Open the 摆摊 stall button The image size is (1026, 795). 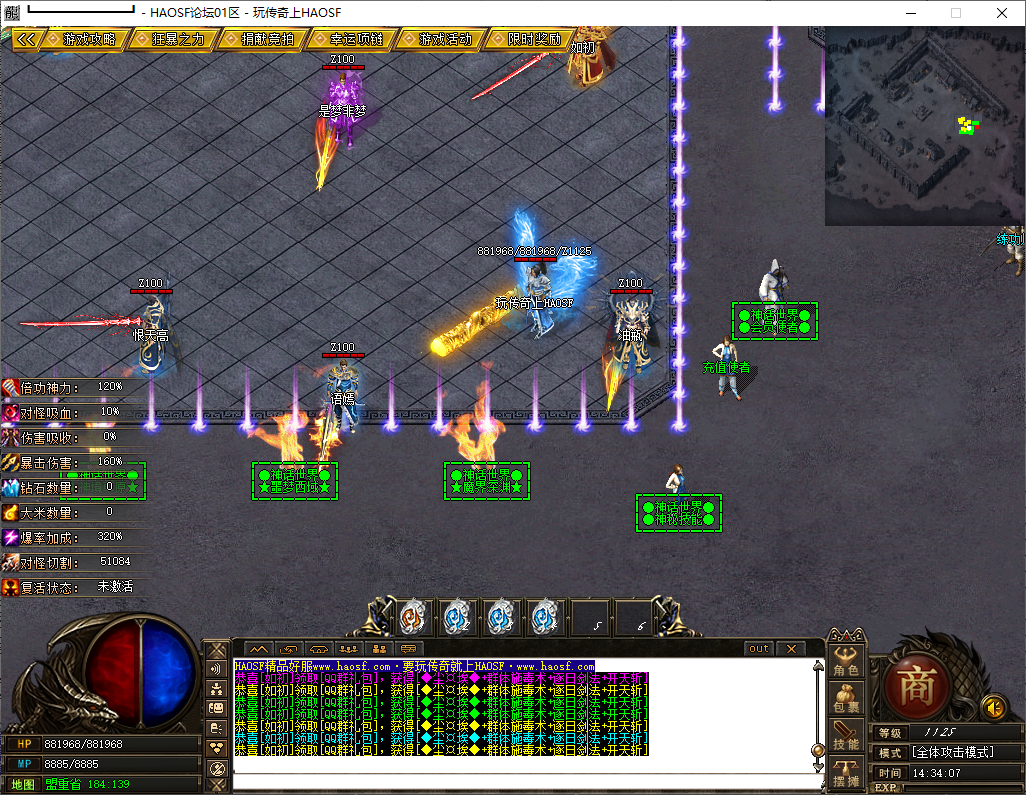[846, 774]
